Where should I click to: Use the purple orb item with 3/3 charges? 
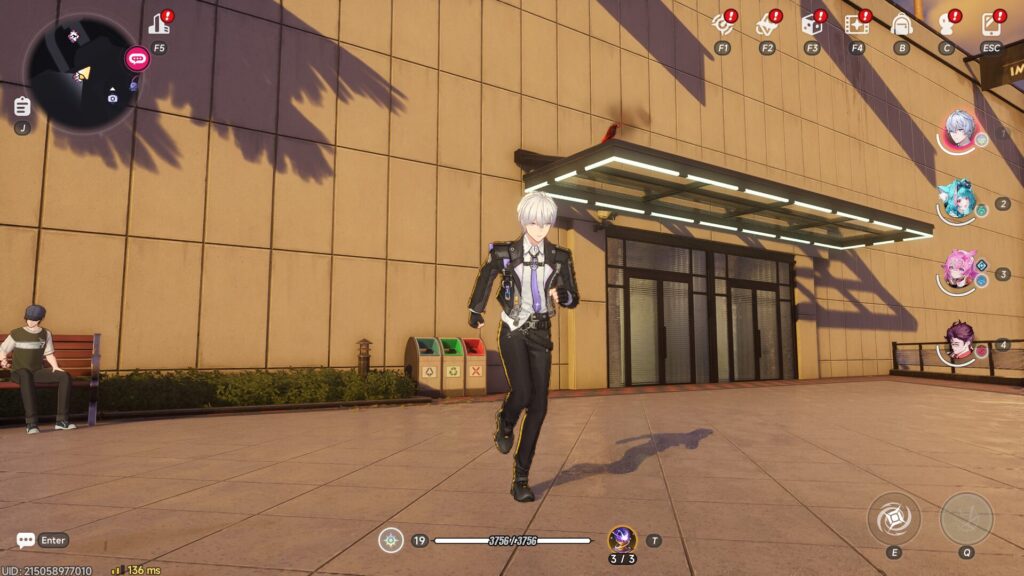pos(622,539)
